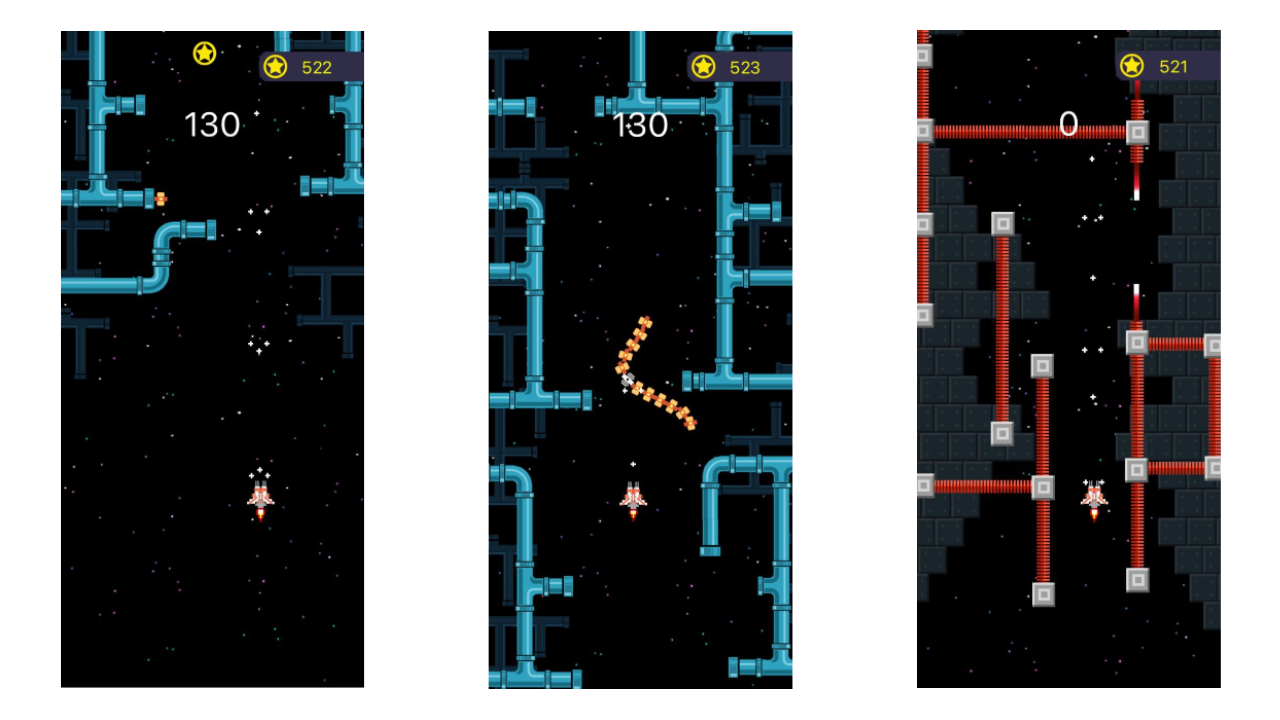The image size is (1280, 720).
Task: Click the level score 0 in right panel
Action: [1069, 124]
